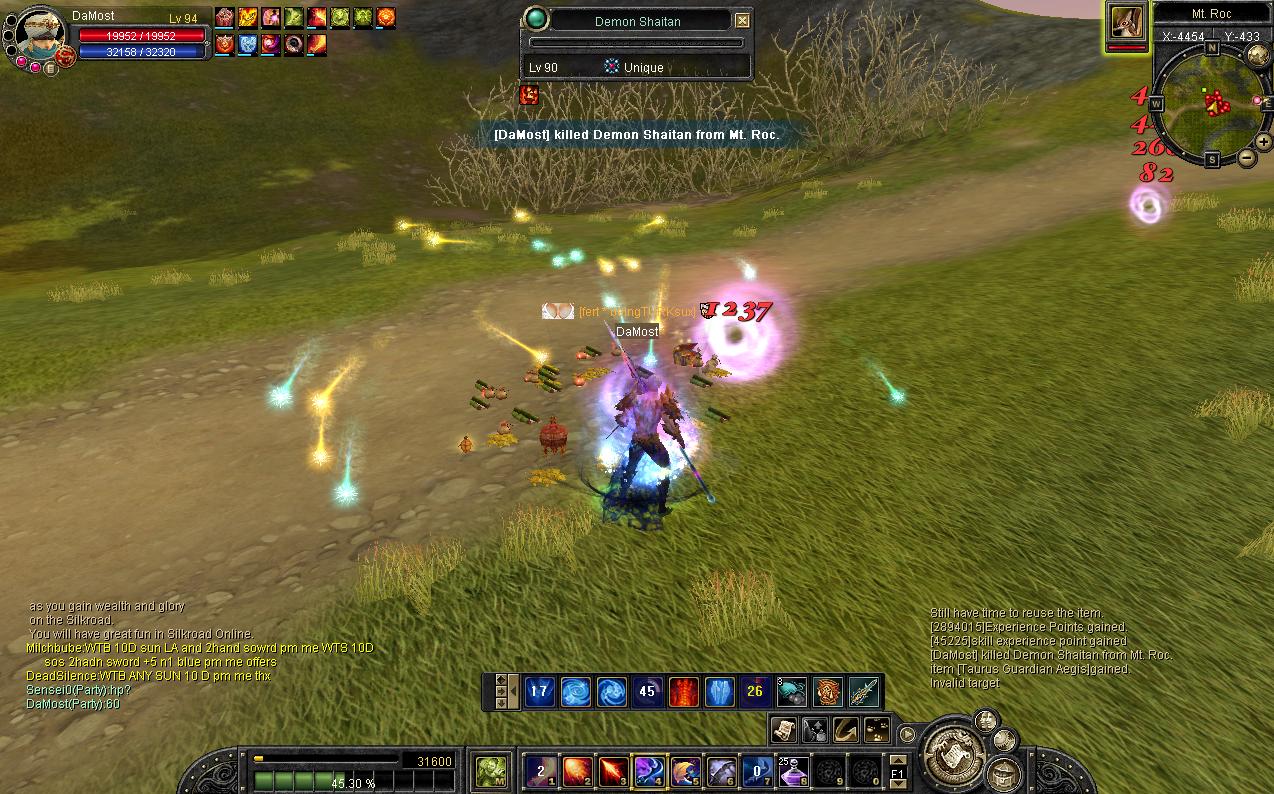The image size is (1274, 794).
Task: Open the green M menu button
Action: 490,771
